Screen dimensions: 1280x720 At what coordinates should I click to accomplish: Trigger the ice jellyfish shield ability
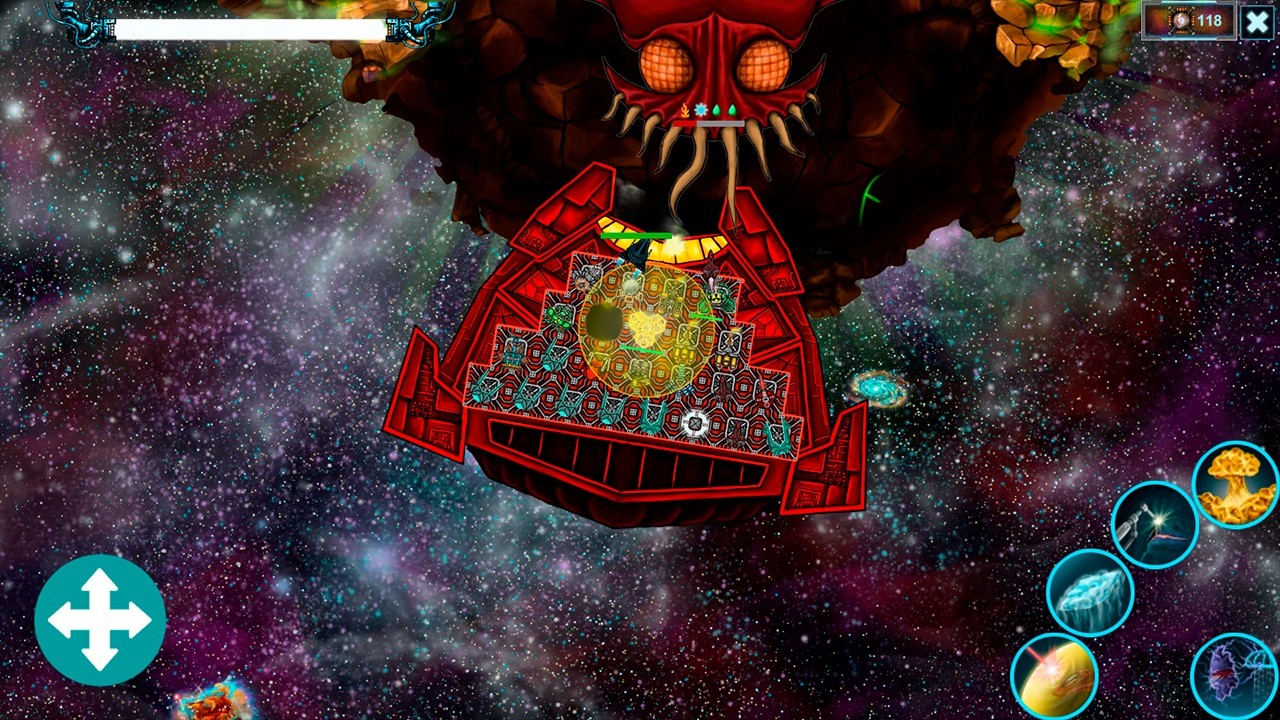point(1089,592)
